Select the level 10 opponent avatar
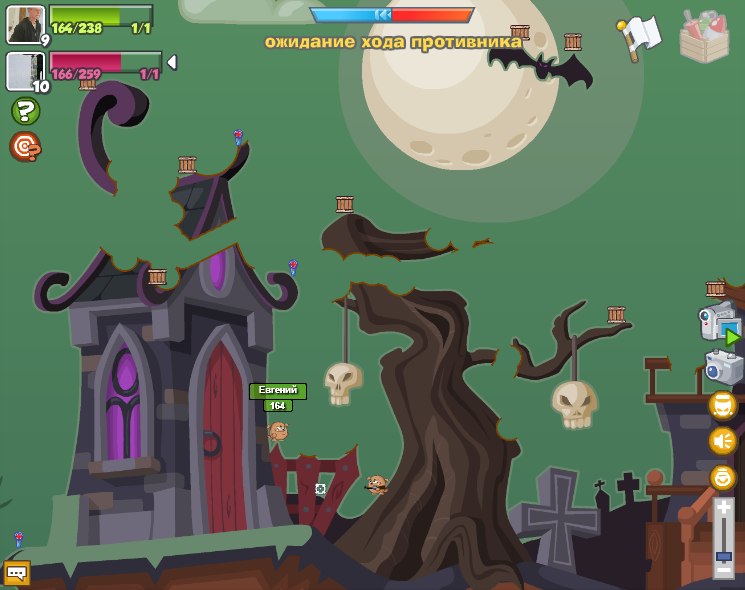The image size is (745, 590). coord(24,71)
